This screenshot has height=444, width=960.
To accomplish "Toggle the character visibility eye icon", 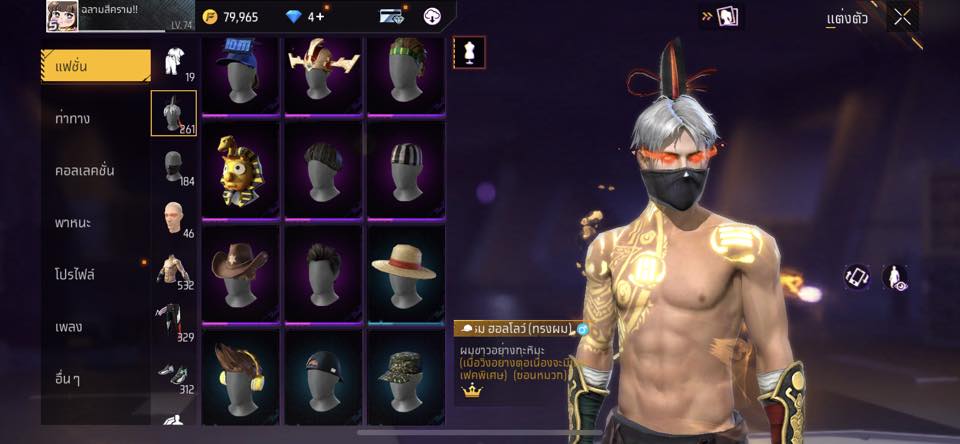I will (895, 278).
